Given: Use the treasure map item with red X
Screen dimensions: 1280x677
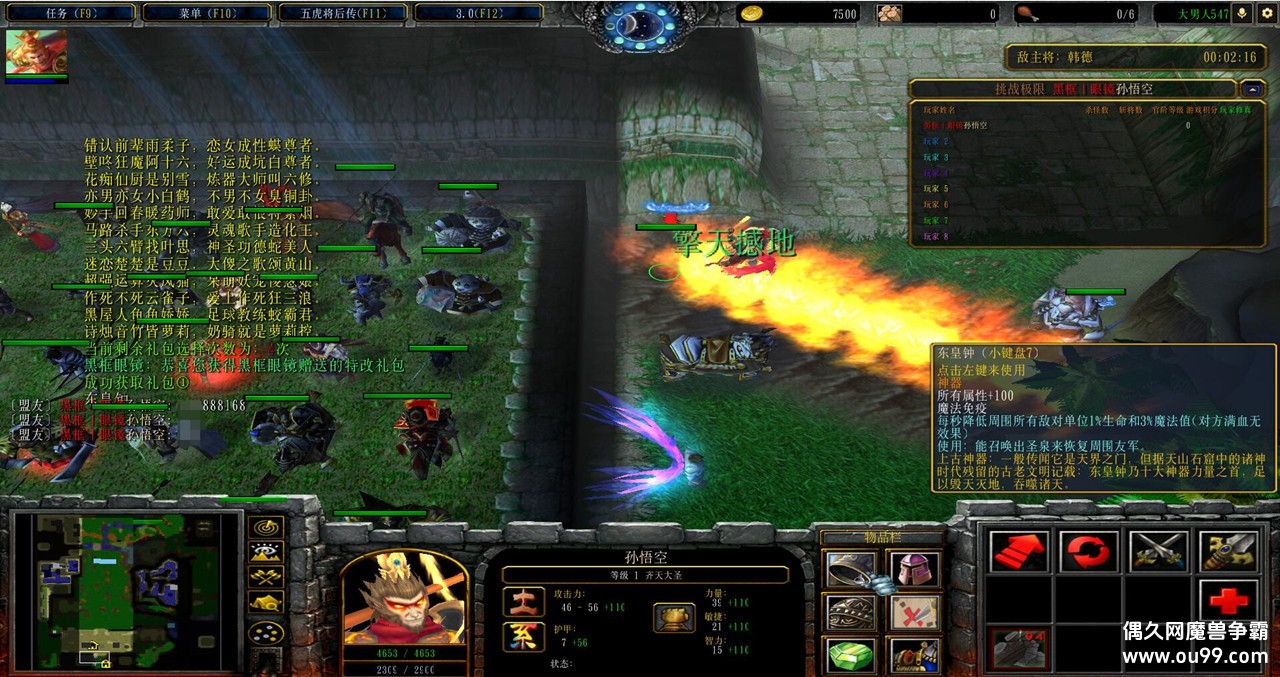Looking at the screenshot, I should pyautogui.click(x=913, y=613).
